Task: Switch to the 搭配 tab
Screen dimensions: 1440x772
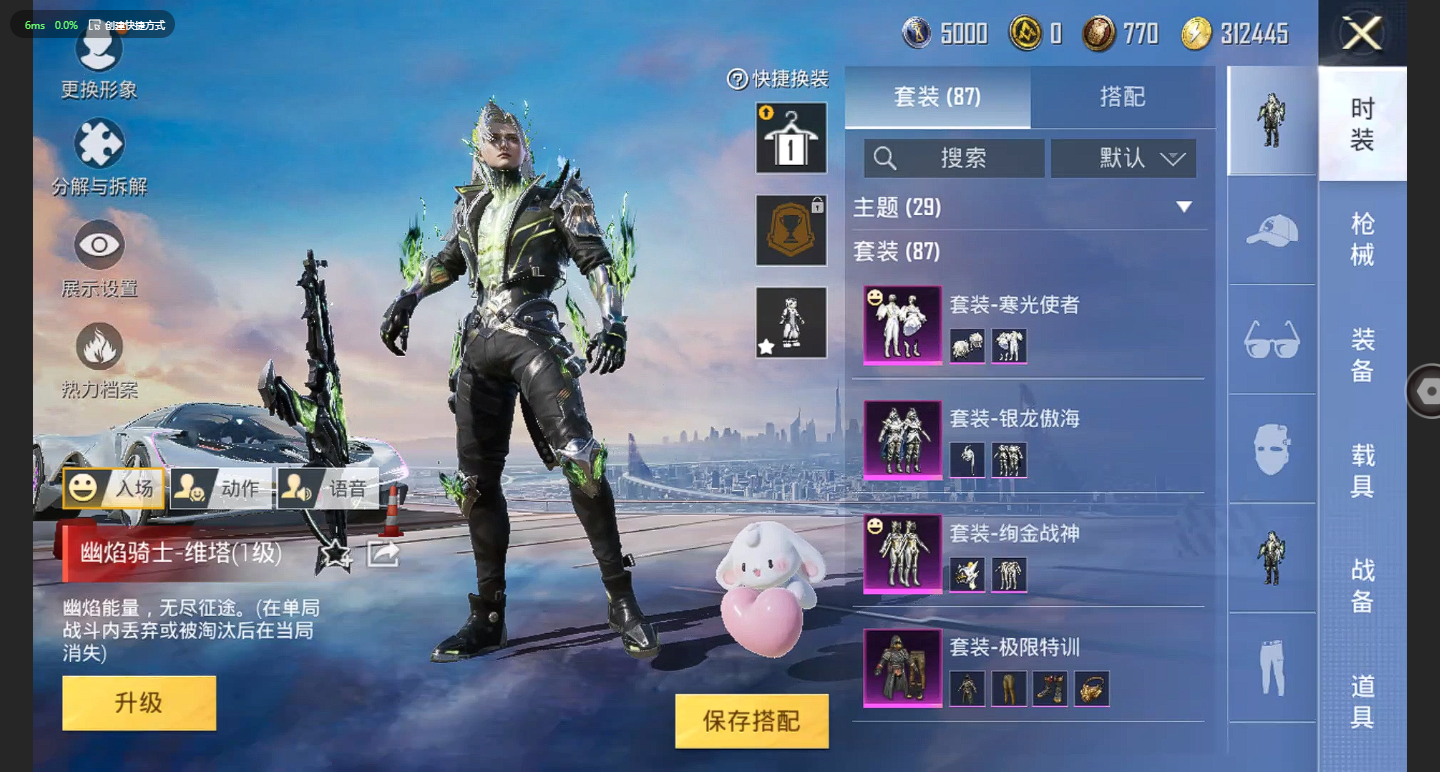Action: coord(1122,97)
